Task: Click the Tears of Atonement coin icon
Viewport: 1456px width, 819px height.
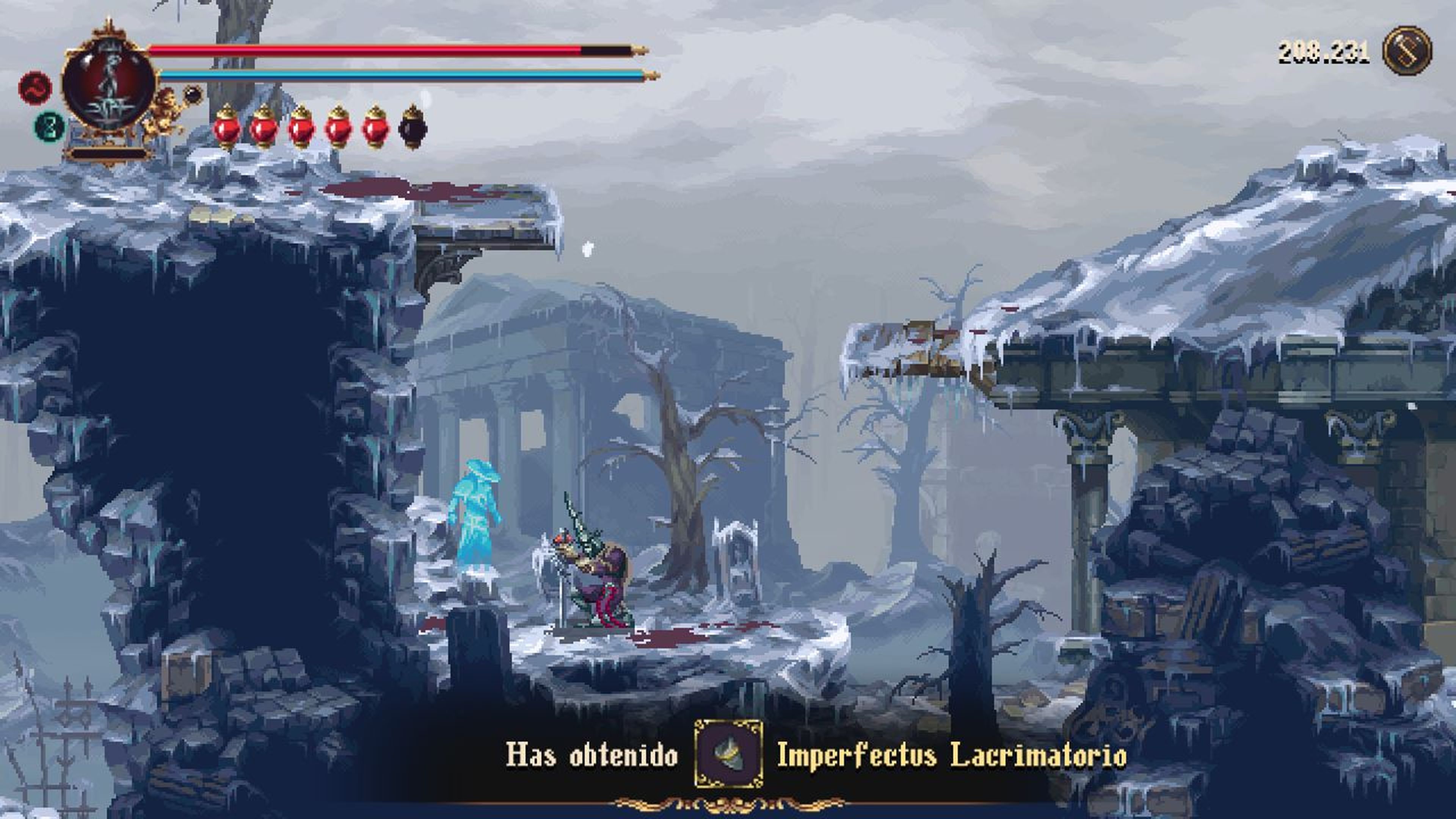Action: click(1407, 51)
